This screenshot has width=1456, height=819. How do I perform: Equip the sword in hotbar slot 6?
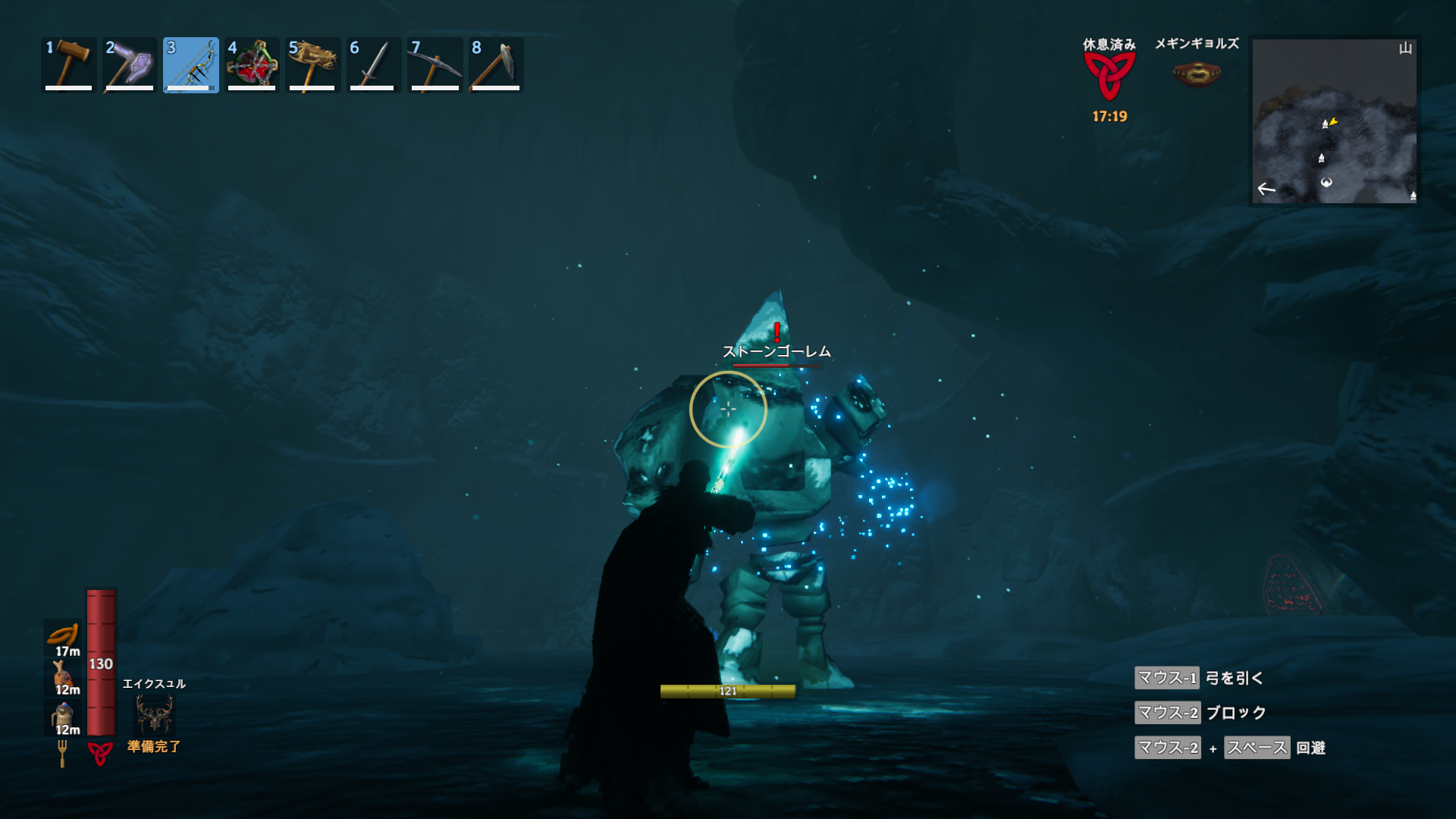click(x=373, y=65)
